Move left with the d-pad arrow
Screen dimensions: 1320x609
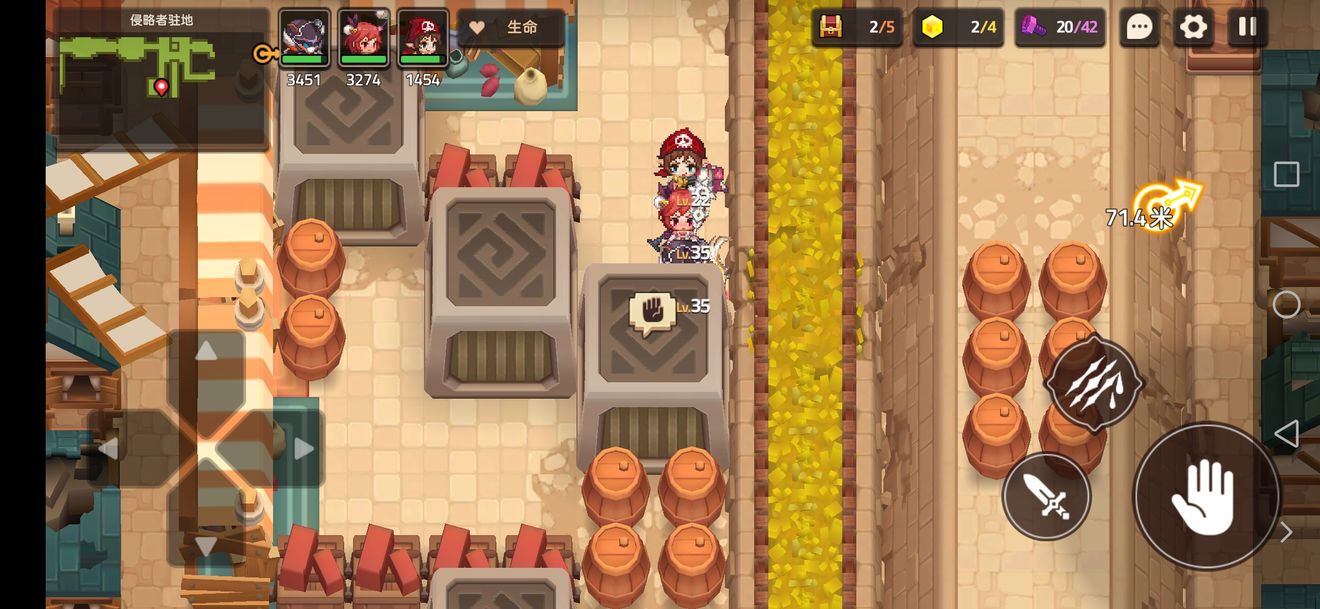108,449
